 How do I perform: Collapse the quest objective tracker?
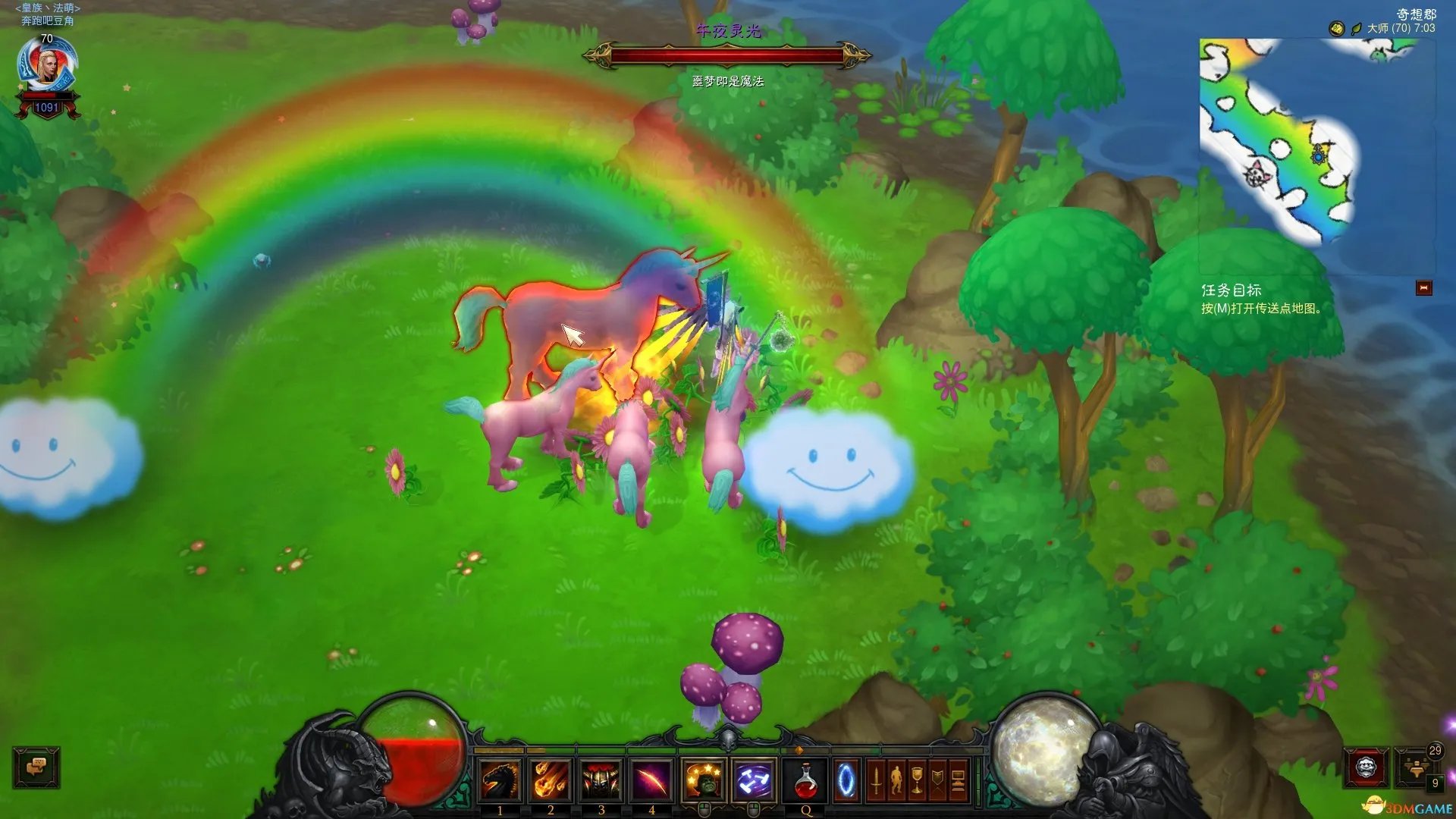coord(1423,288)
